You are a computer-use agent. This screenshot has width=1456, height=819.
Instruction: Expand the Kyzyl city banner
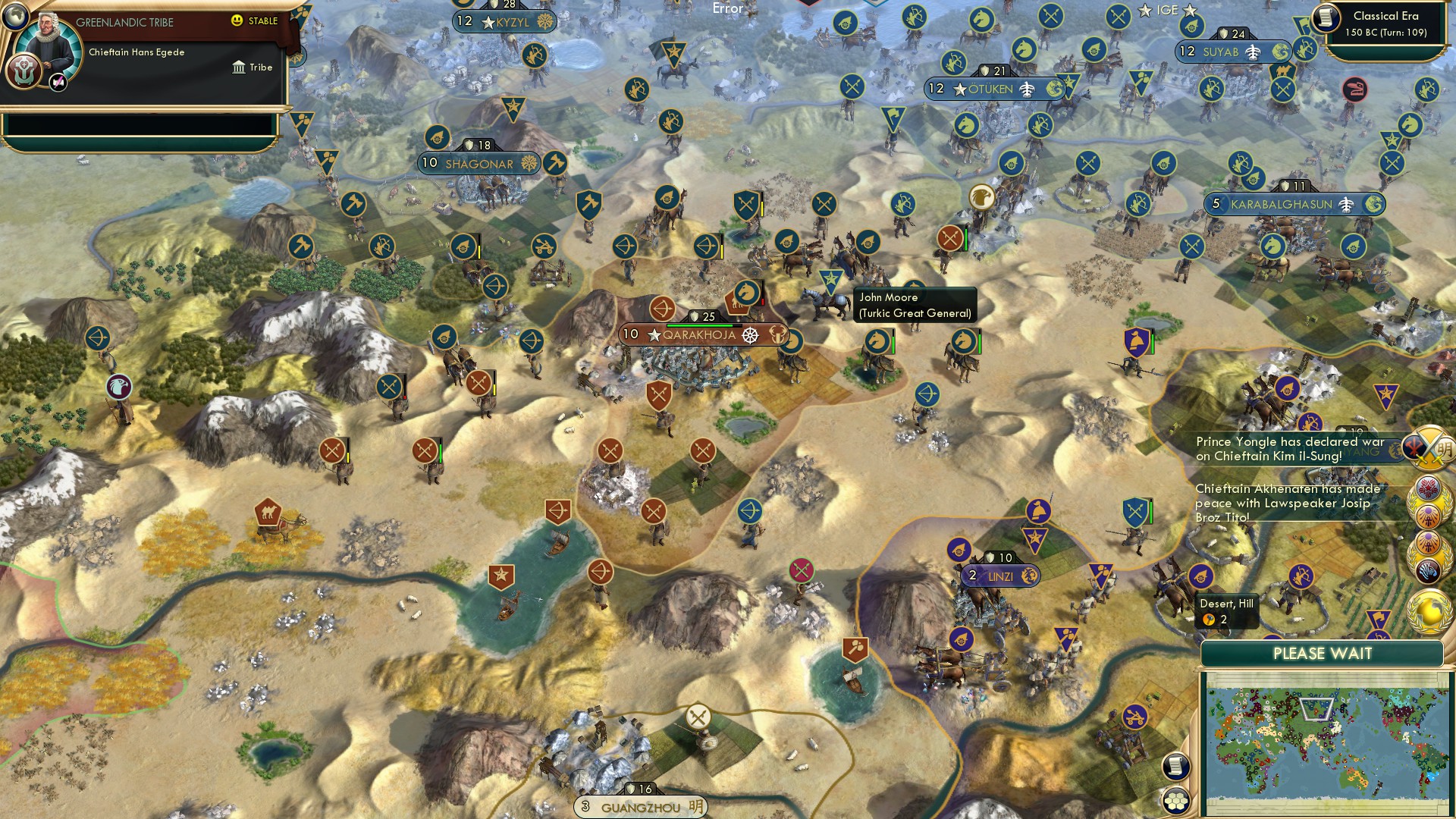point(508,22)
